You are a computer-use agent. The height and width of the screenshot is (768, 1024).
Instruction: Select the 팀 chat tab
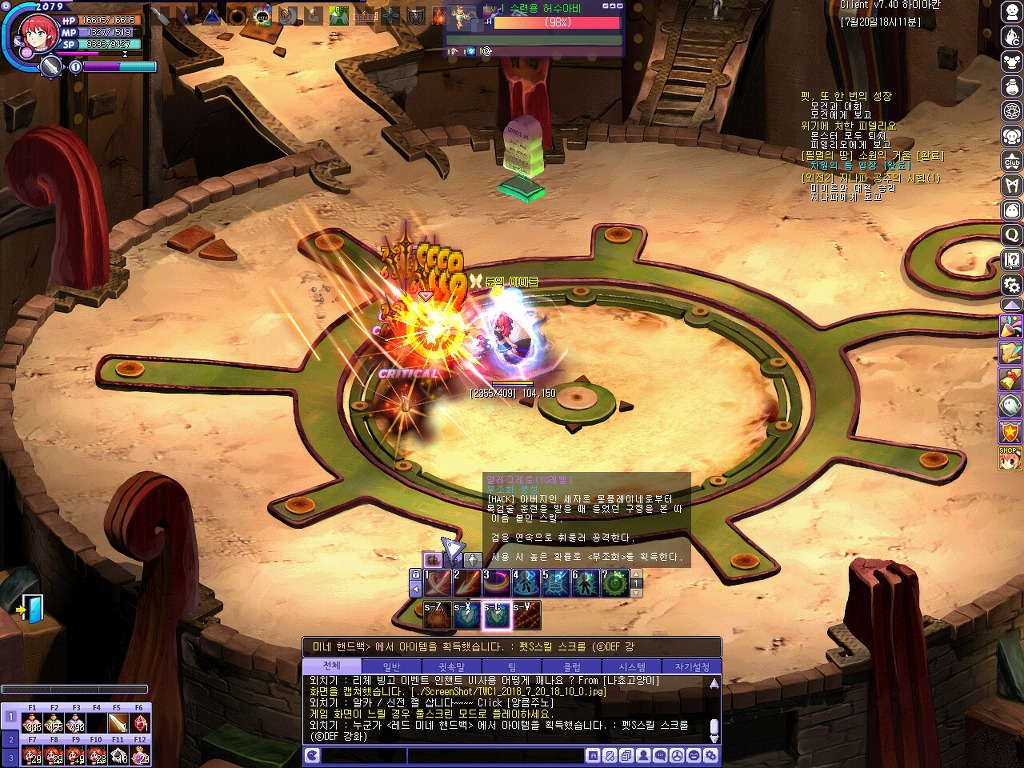coord(512,667)
